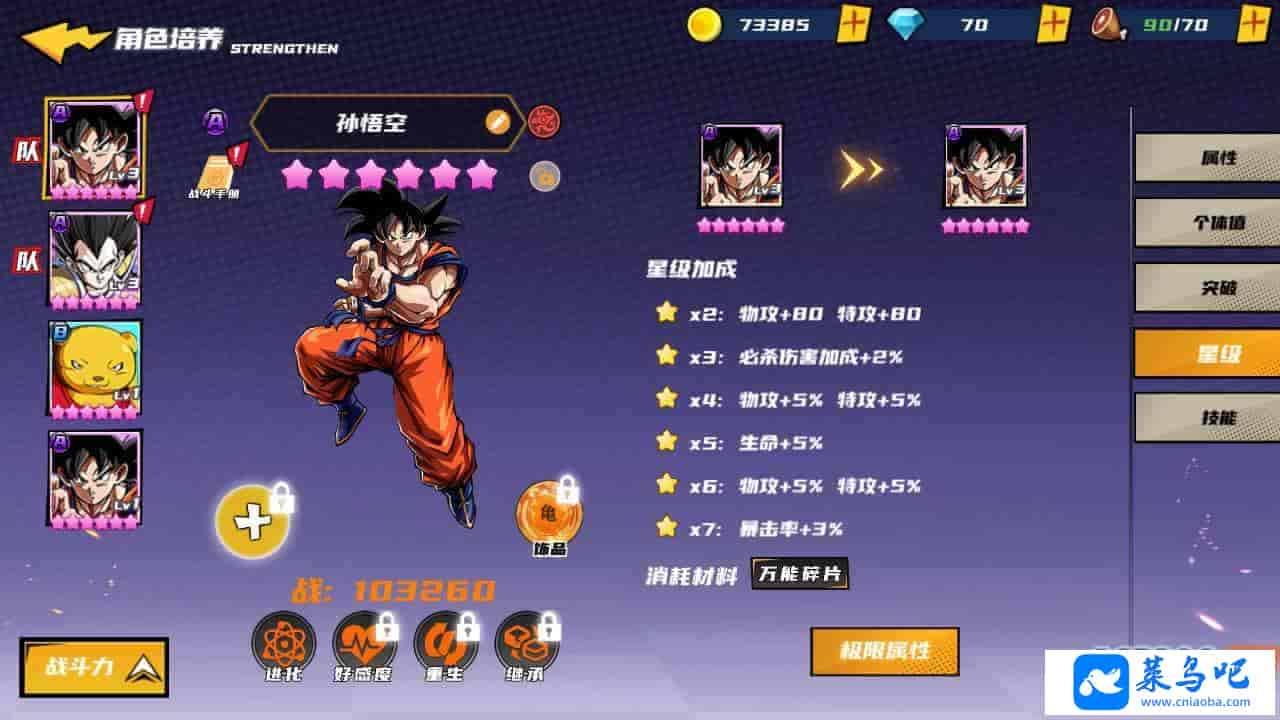The image size is (1280, 720).
Task: Select the Vegeta character portrait
Action: click(x=95, y=259)
